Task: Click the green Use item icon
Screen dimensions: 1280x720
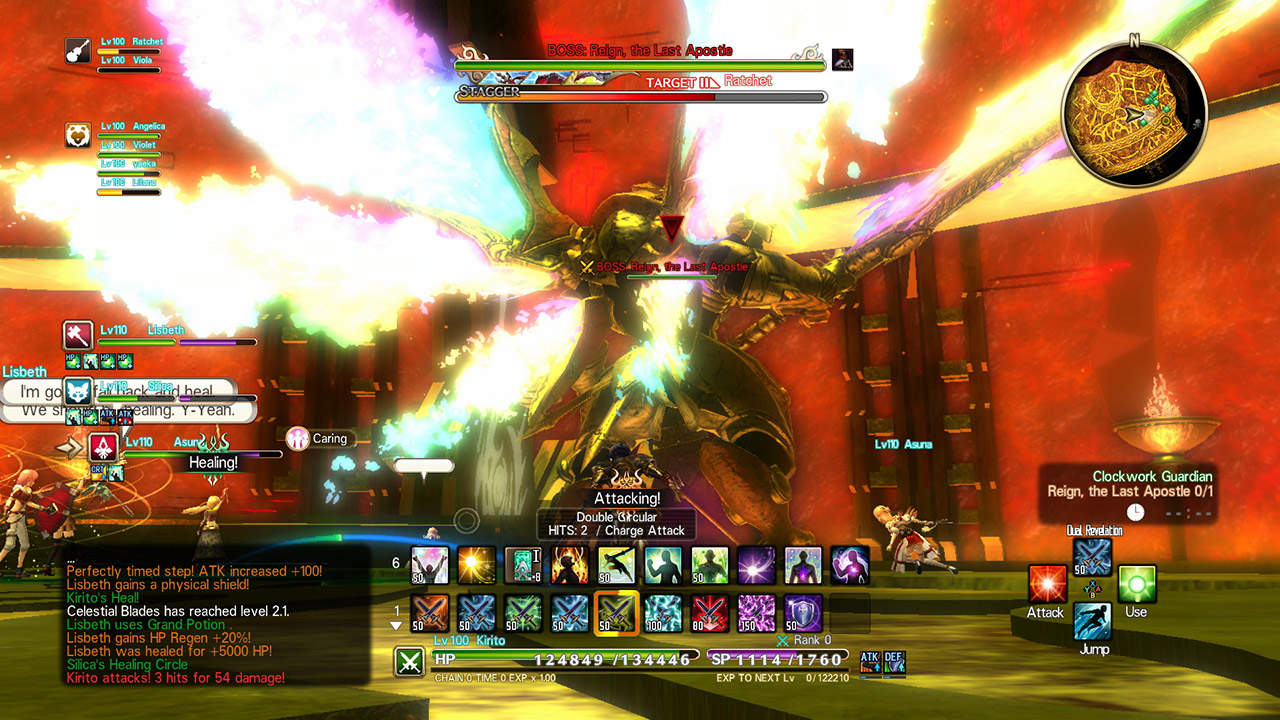Action: coord(1137,583)
